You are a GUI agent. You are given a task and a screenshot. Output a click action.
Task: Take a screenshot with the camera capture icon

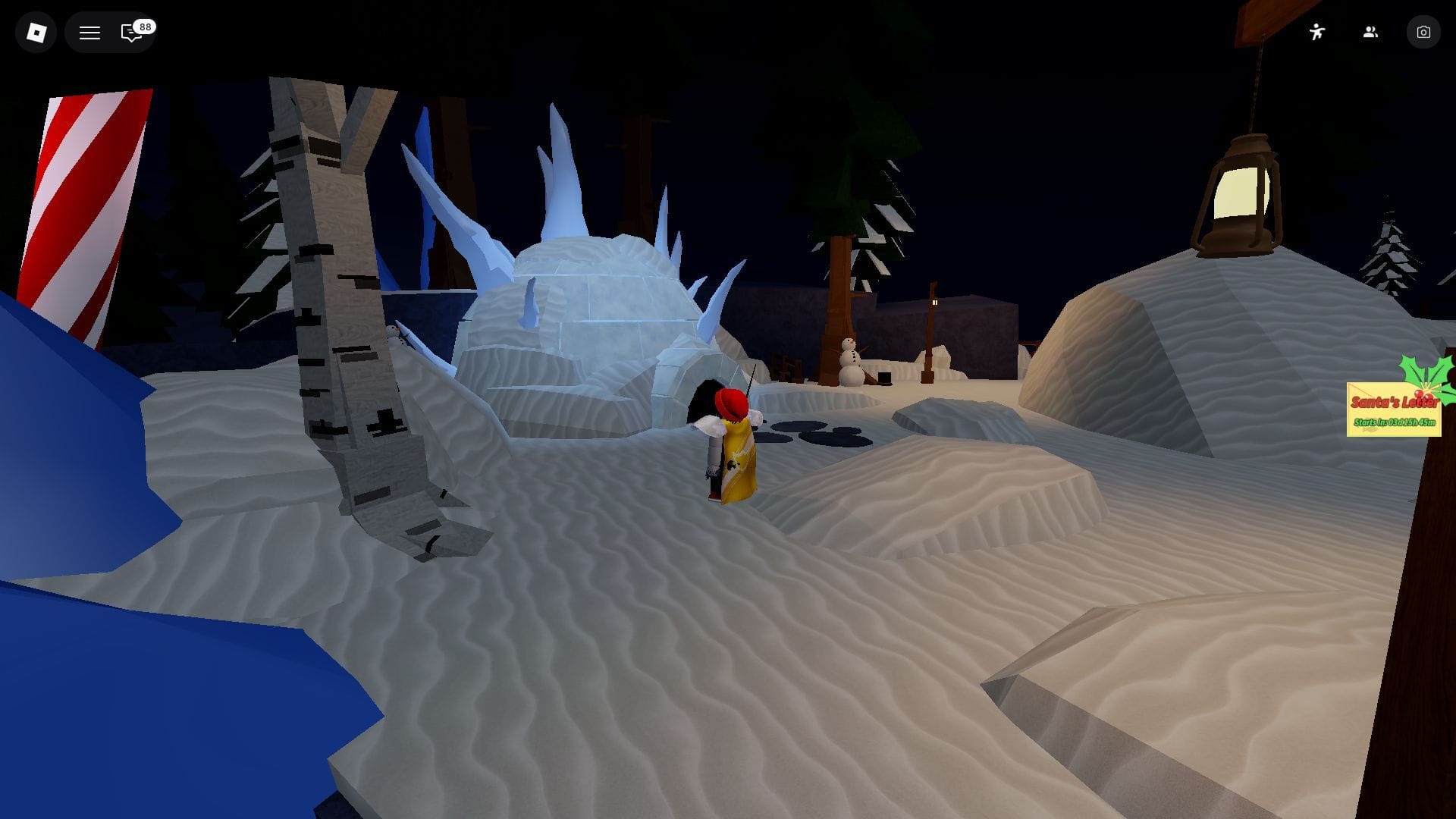[1423, 32]
